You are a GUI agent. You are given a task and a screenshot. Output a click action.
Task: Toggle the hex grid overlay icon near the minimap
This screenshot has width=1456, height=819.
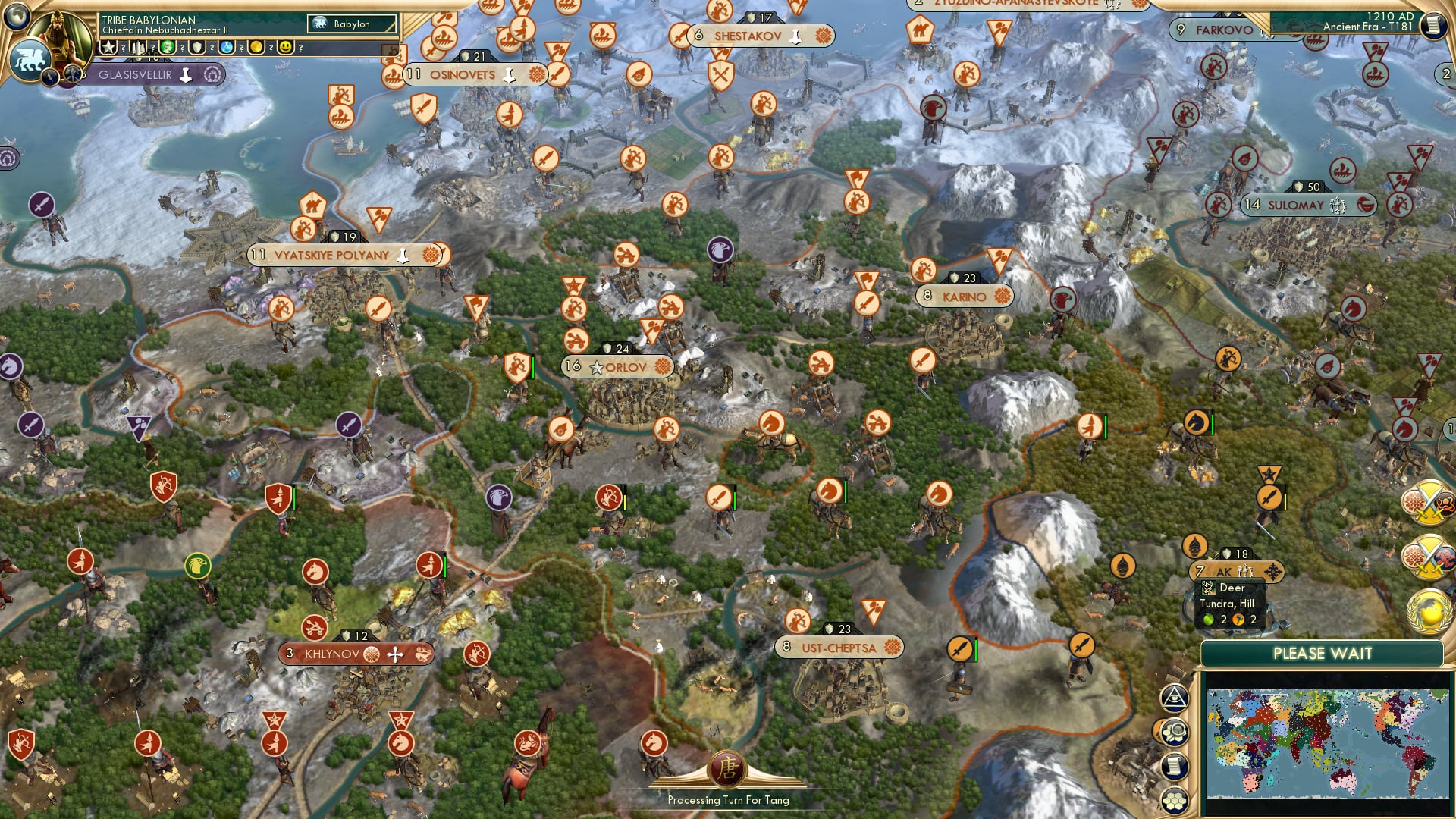[x=1175, y=799]
